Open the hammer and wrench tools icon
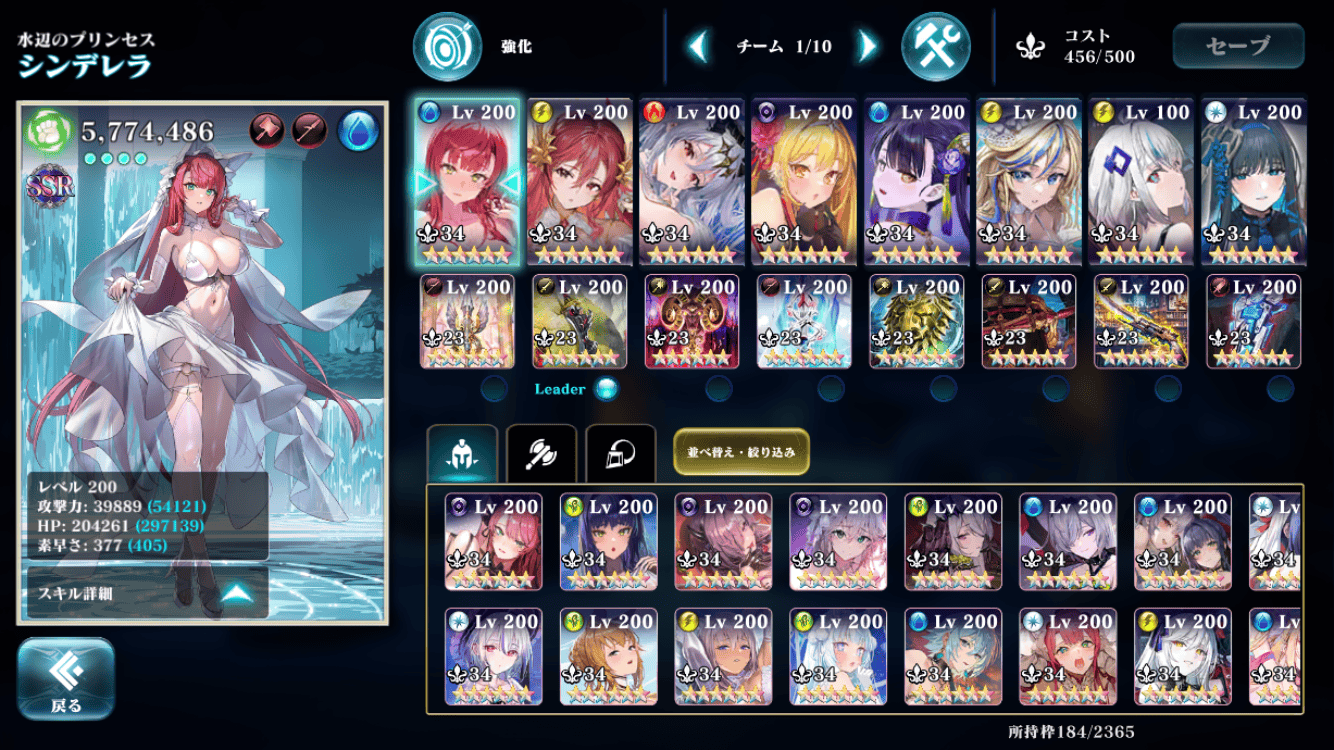Viewport: 1334px width, 750px height. click(x=935, y=46)
